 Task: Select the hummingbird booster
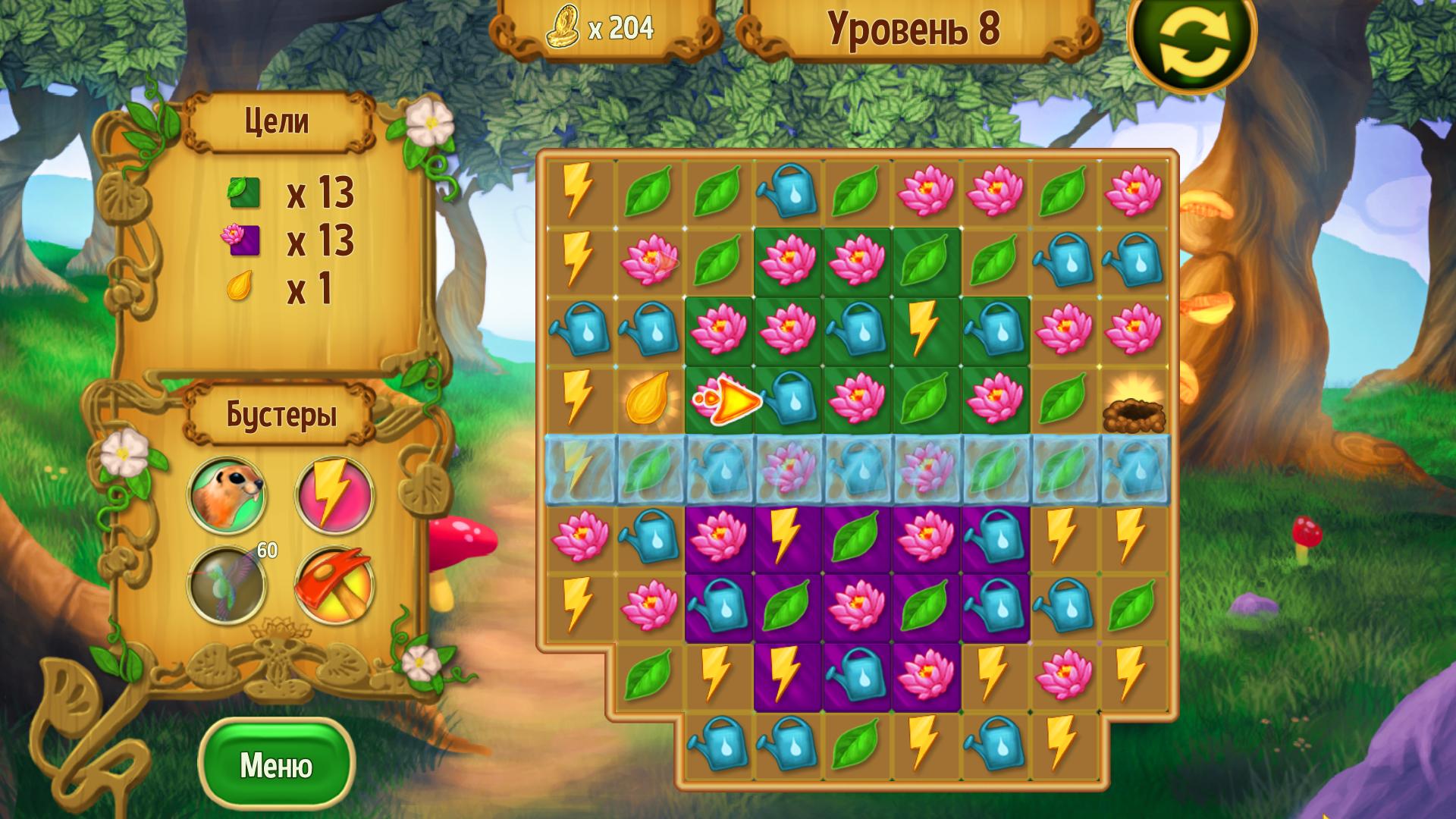tap(227, 585)
